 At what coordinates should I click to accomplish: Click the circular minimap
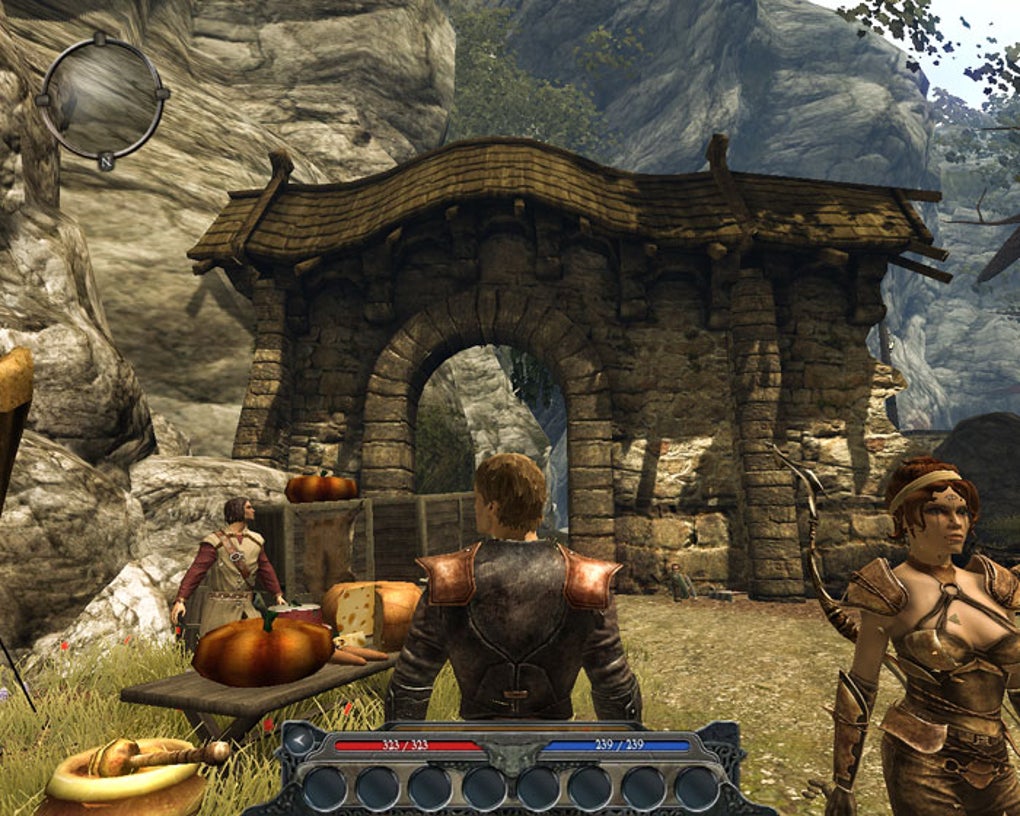(102, 97)
